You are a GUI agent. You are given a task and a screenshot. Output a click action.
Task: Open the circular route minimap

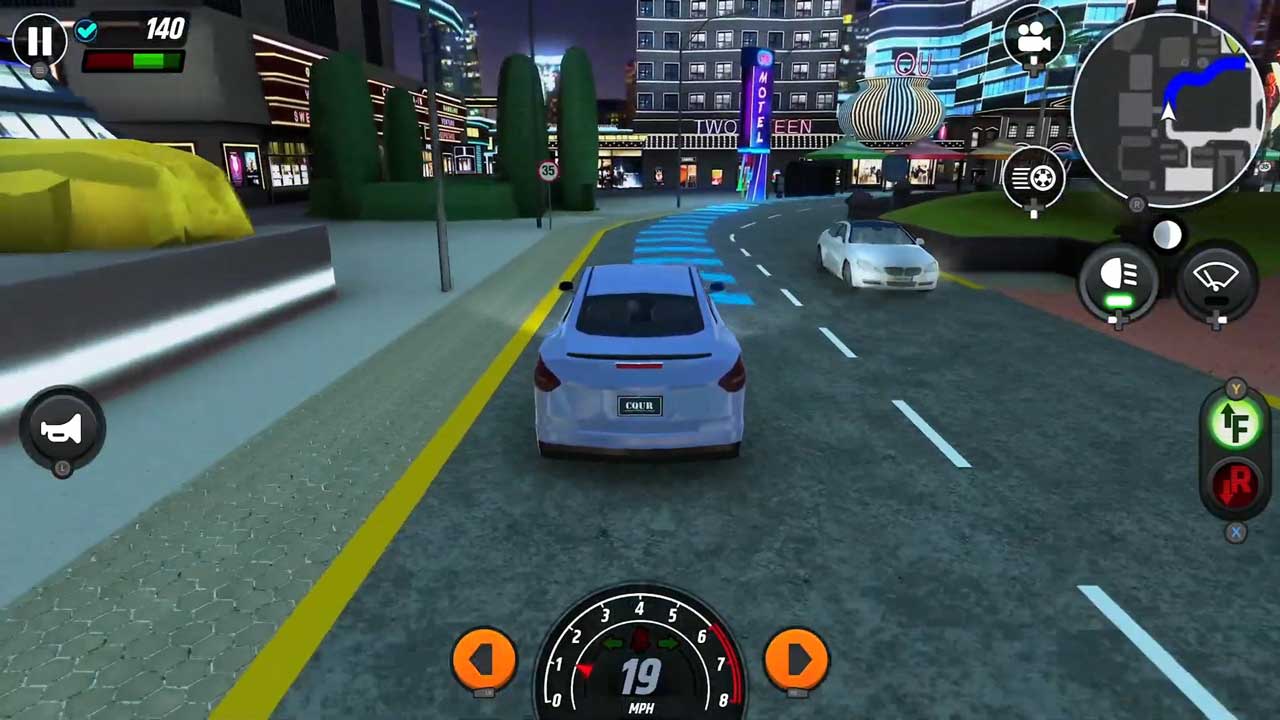1164,109
